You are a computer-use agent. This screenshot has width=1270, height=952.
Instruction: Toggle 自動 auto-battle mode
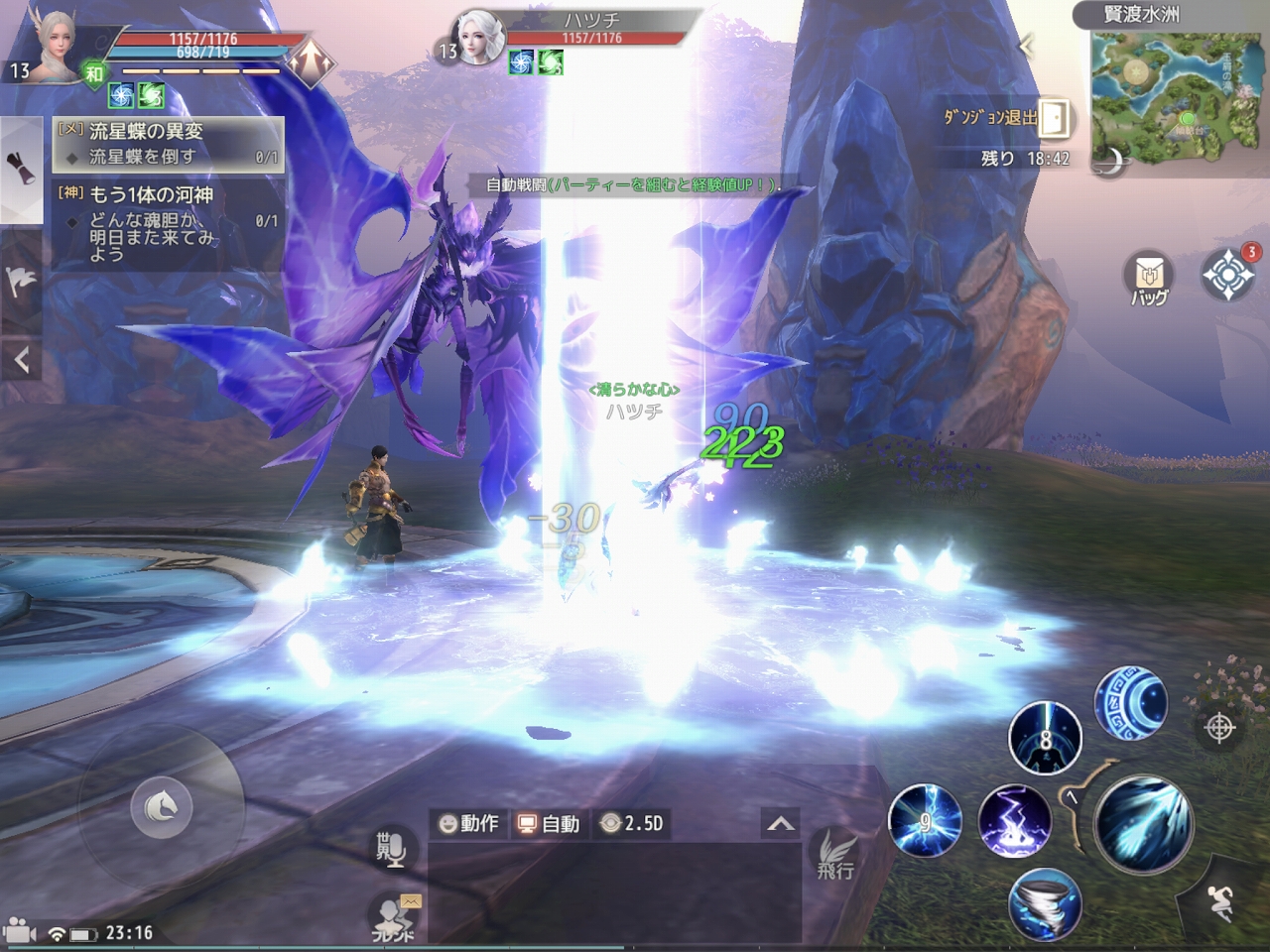(x=550, y=823)
